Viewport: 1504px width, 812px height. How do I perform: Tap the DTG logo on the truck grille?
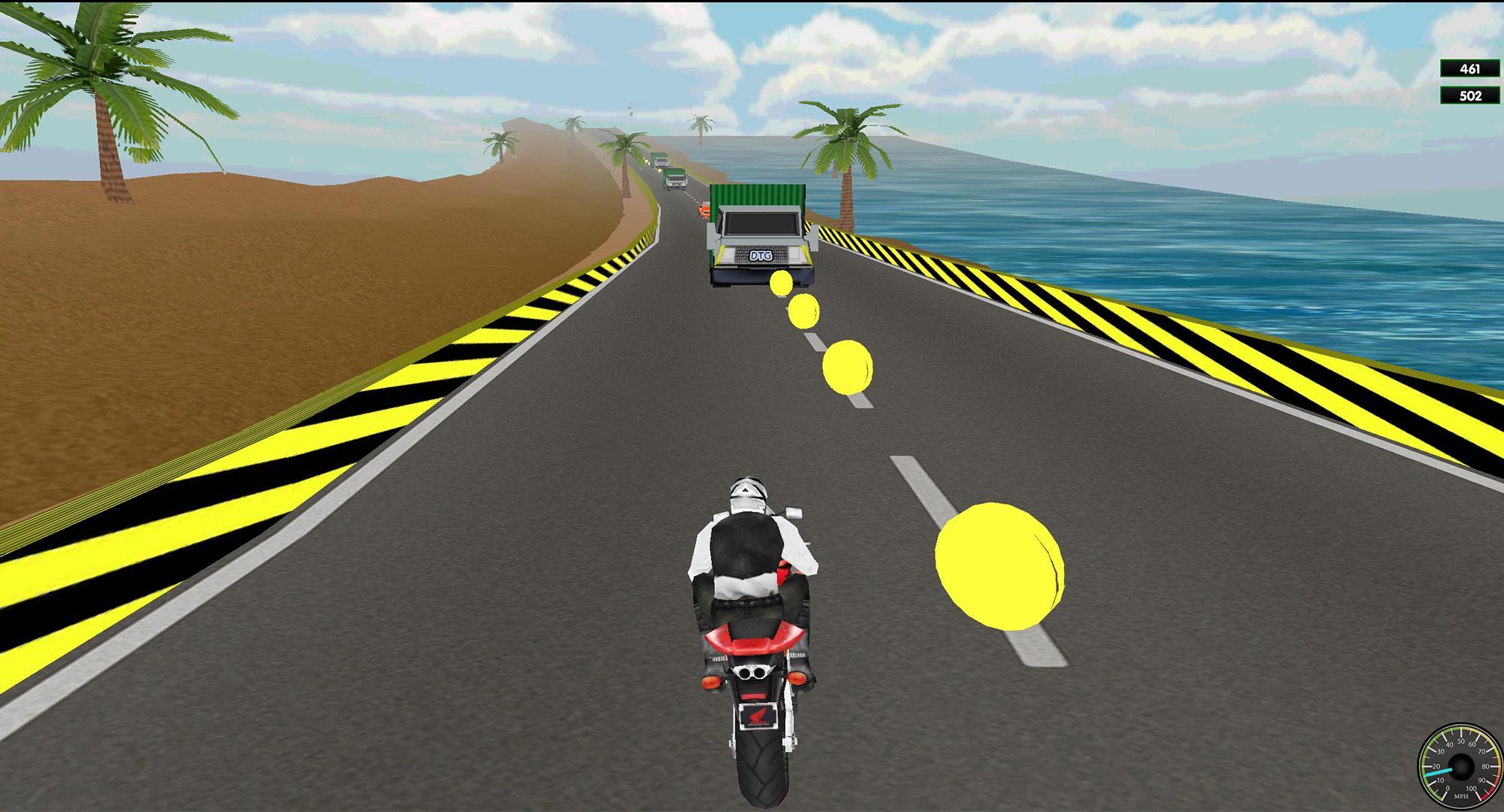tap(760, 256)
